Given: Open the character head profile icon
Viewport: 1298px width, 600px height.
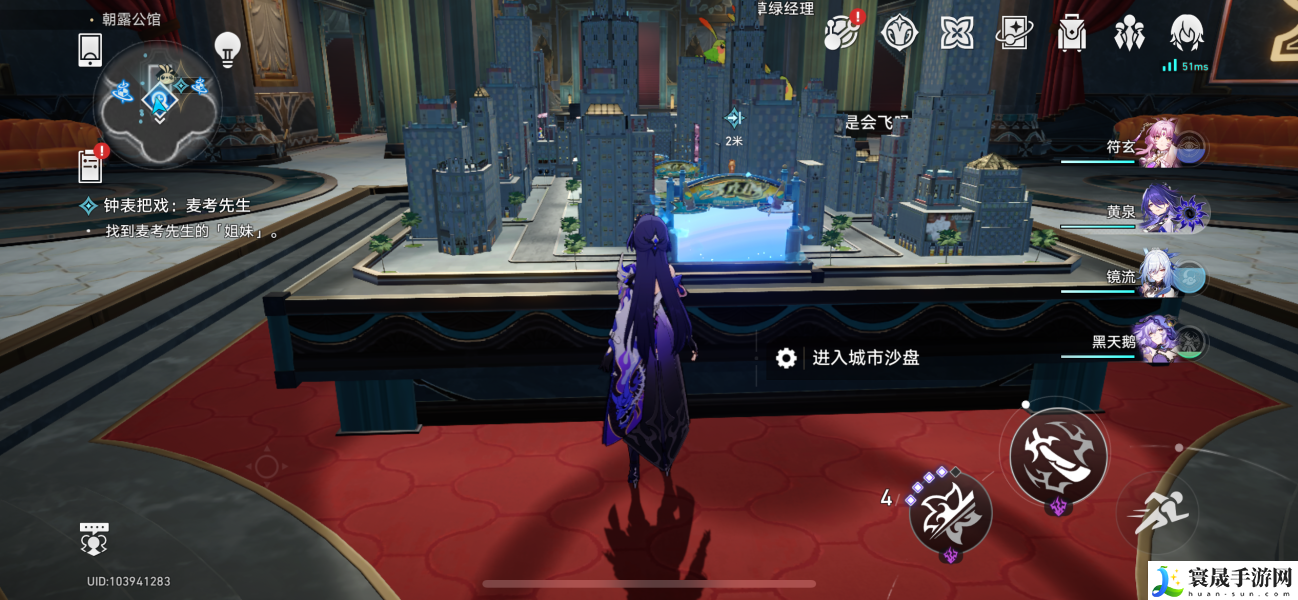Looking at the screenshot, I should 1186,33.
